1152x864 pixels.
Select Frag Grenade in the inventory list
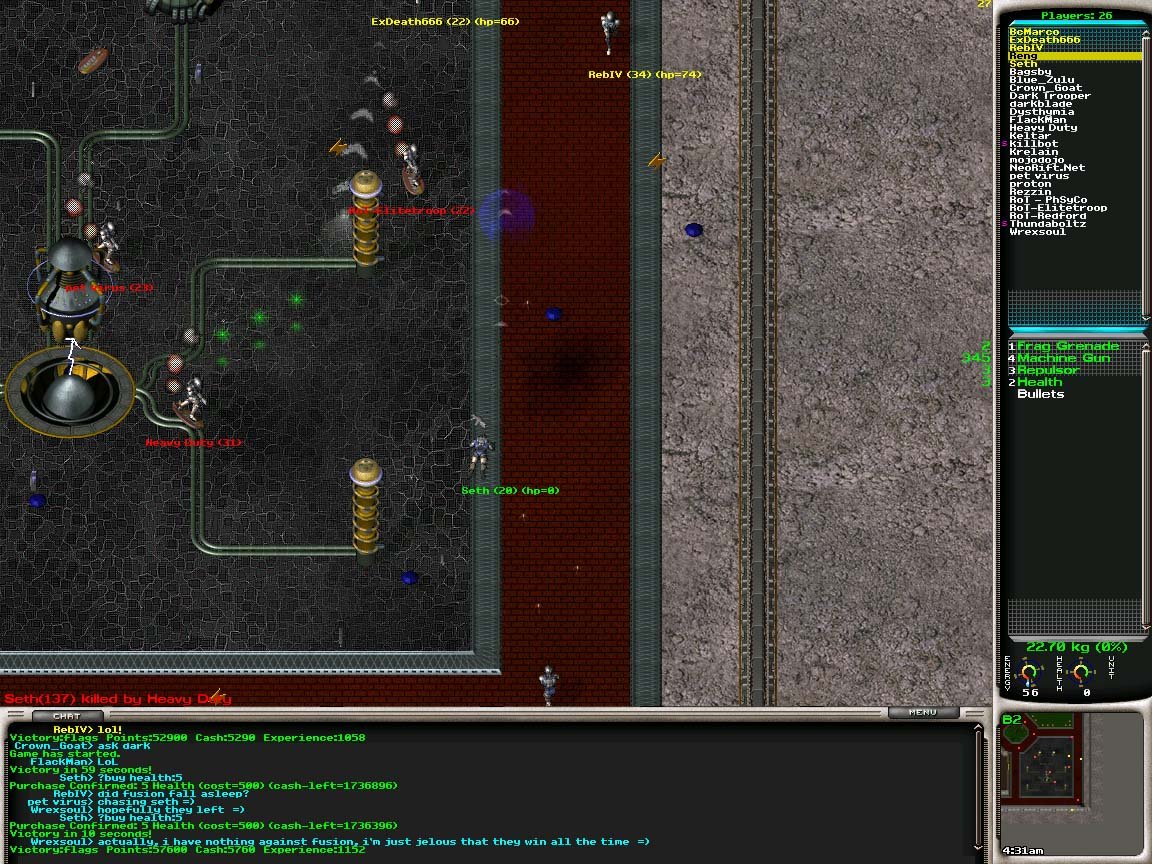pos(1067,346)
